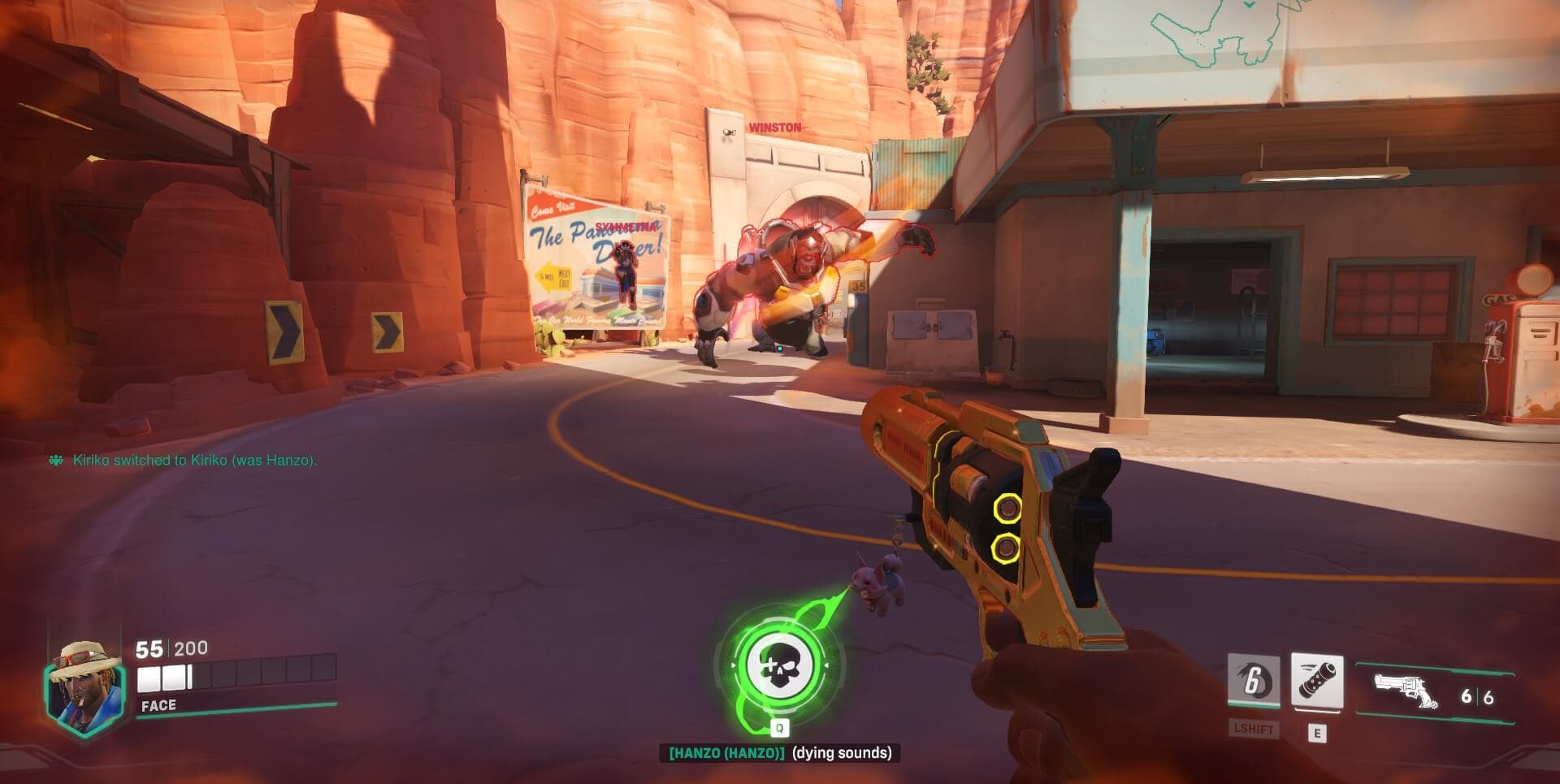The width and height of the screenshot is (1560, 784).
Task: Select the FACE player name label
Action: (160, 705)
